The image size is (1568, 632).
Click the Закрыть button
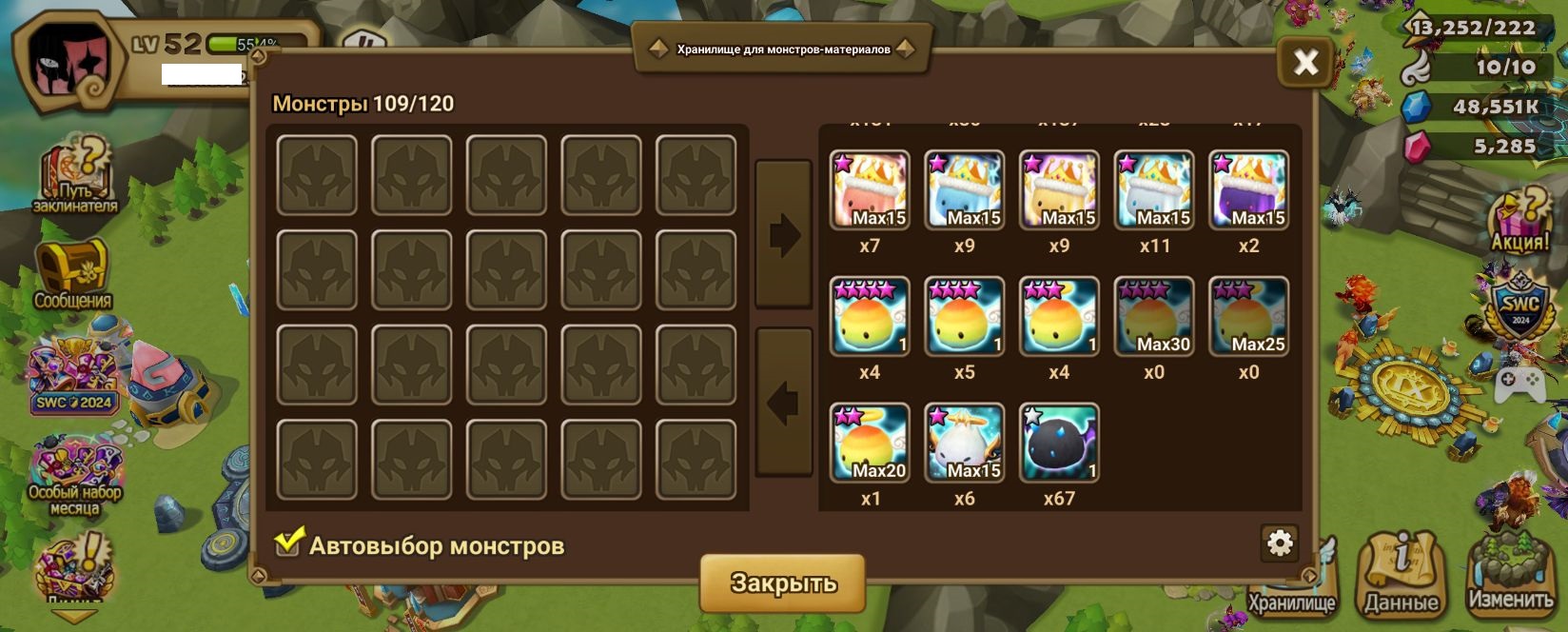pyautogui.click(x=782, y=583)
